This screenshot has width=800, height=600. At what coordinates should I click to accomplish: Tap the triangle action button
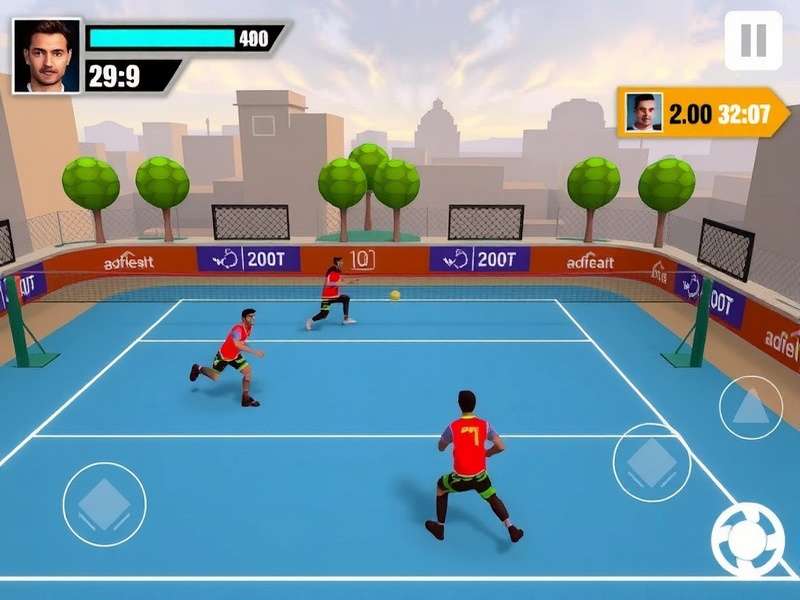point(751,407)
